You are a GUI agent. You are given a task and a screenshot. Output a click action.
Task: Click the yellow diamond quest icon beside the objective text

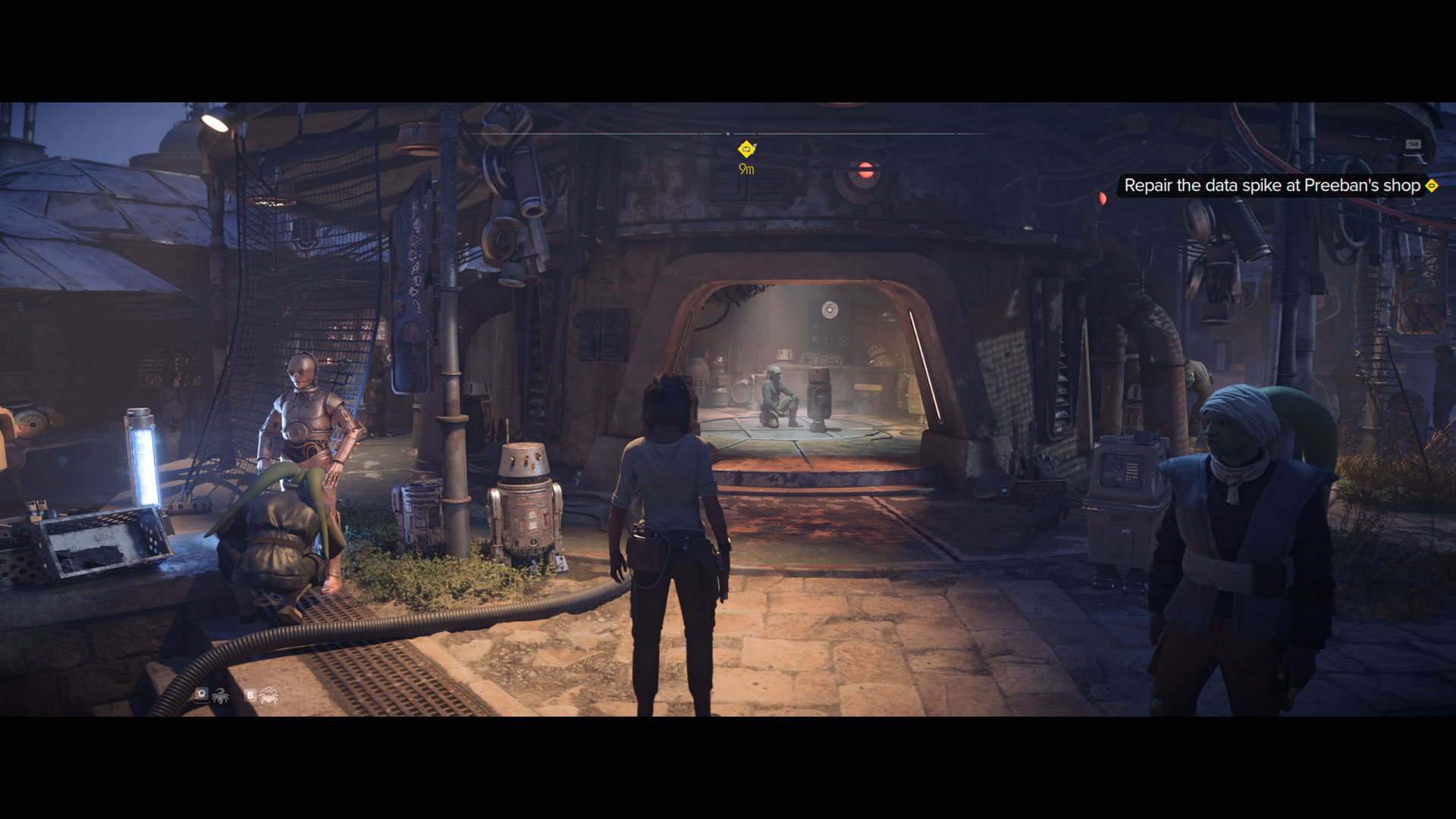(1432, 186)
